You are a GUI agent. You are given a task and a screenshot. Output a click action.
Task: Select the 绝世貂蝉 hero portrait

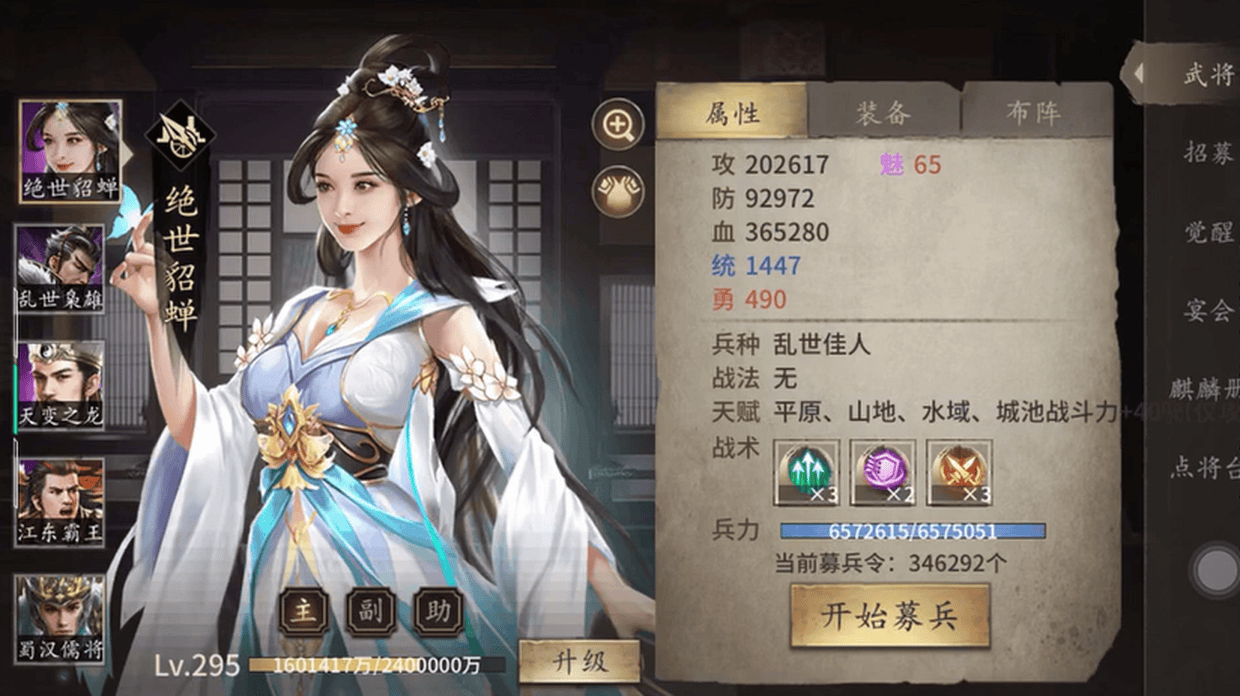pos(69,150)
